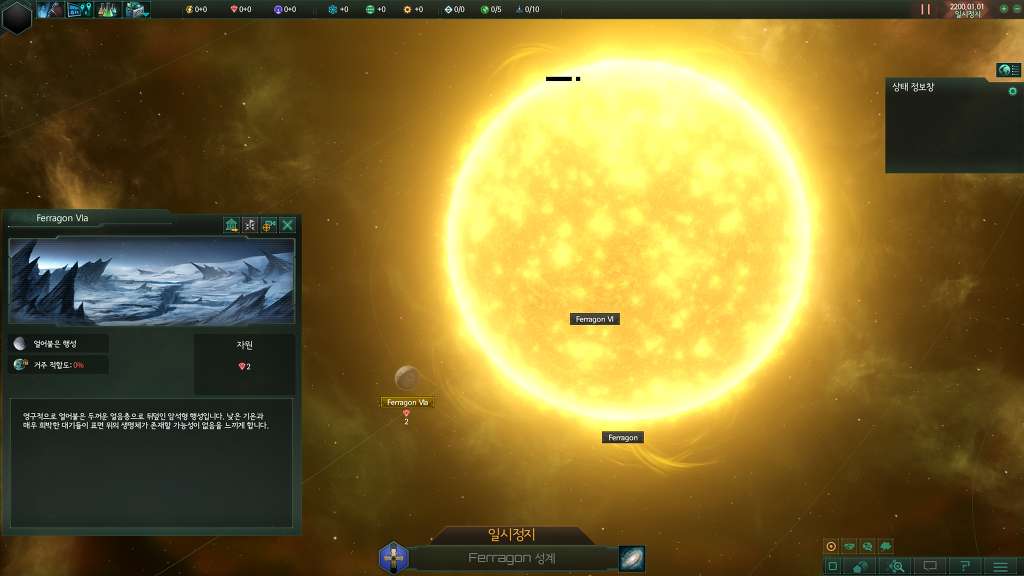
Task: Open the gear on 상태 정보창 panel
Action: pos(1012,91)
